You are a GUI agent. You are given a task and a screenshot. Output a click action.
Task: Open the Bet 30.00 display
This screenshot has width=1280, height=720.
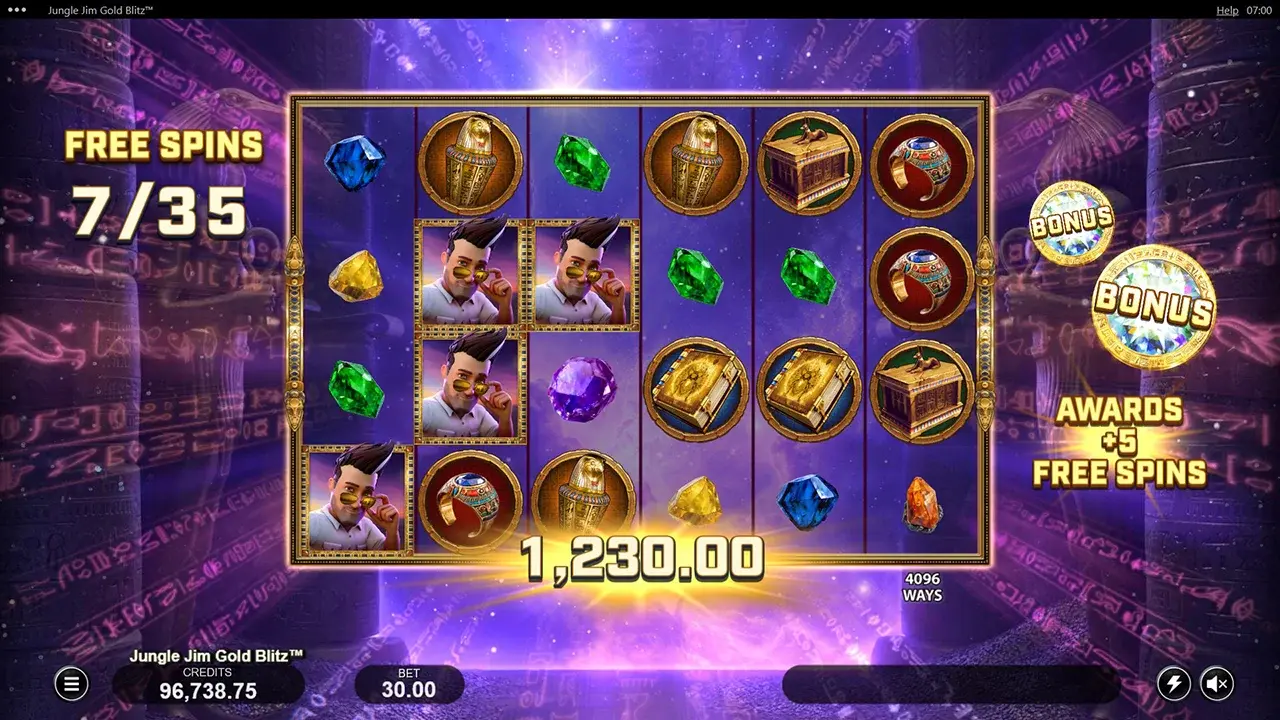coord(408,684)
